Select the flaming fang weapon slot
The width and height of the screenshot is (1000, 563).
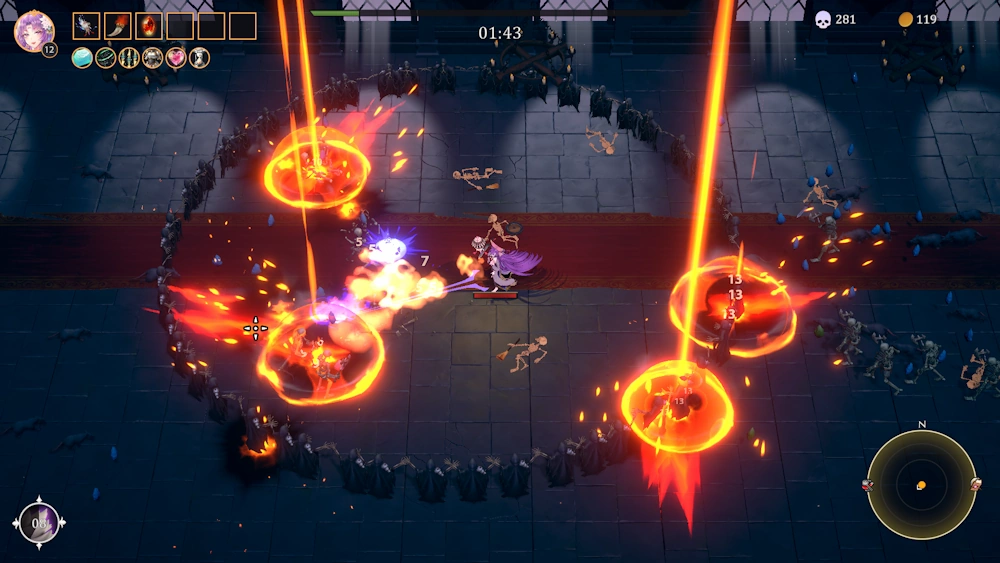(x=118, y=26)
